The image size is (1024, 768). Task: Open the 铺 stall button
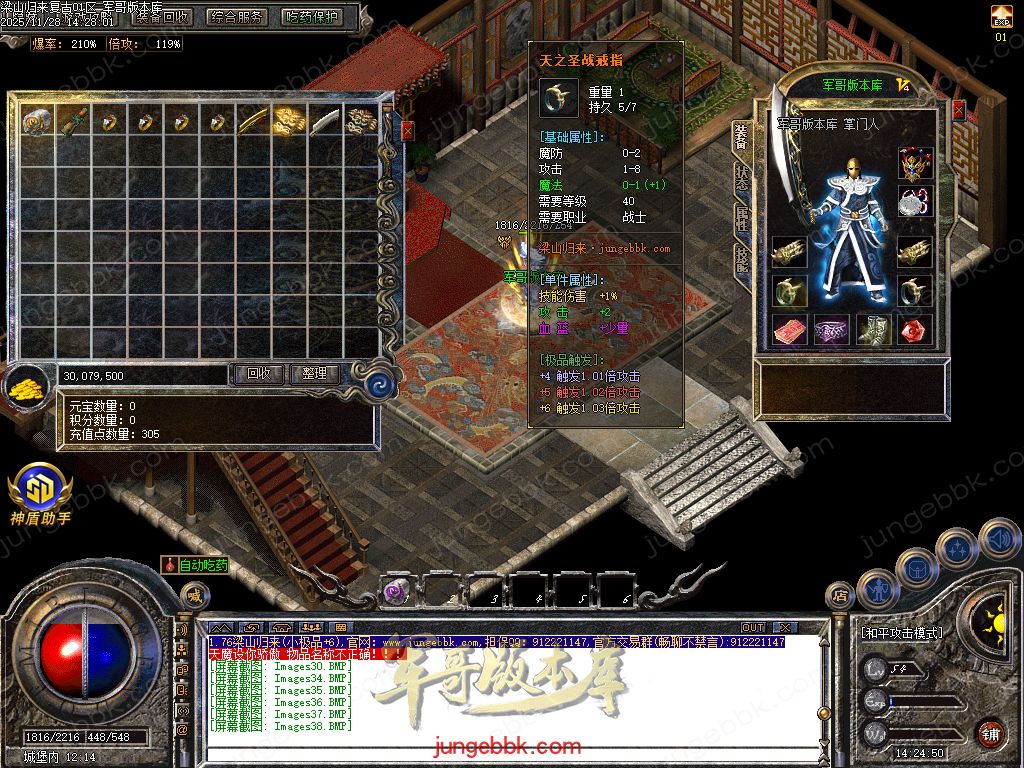pyautogui.click(x=990, y=733)
